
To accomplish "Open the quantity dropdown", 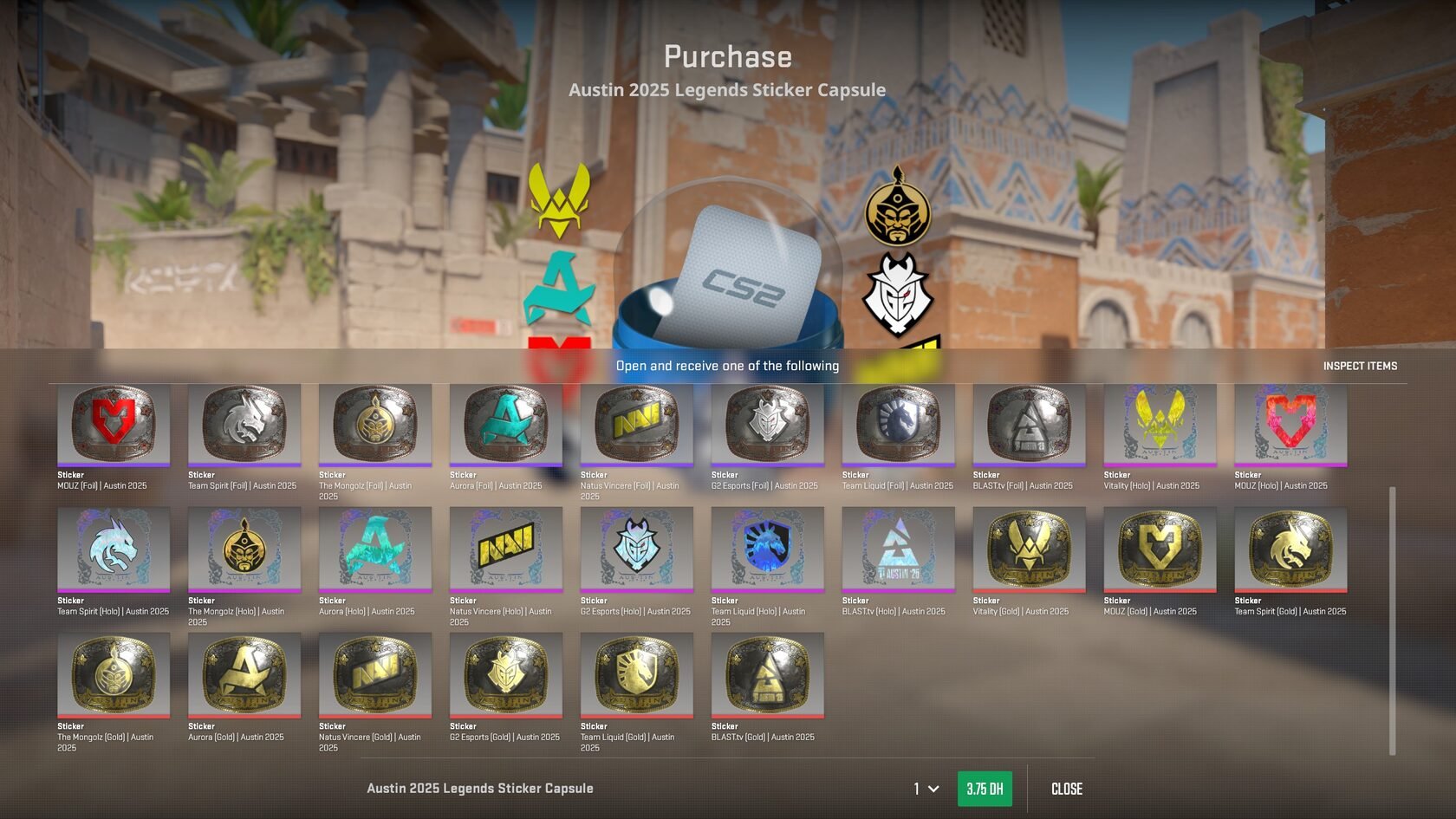I will tap(926, 789).
